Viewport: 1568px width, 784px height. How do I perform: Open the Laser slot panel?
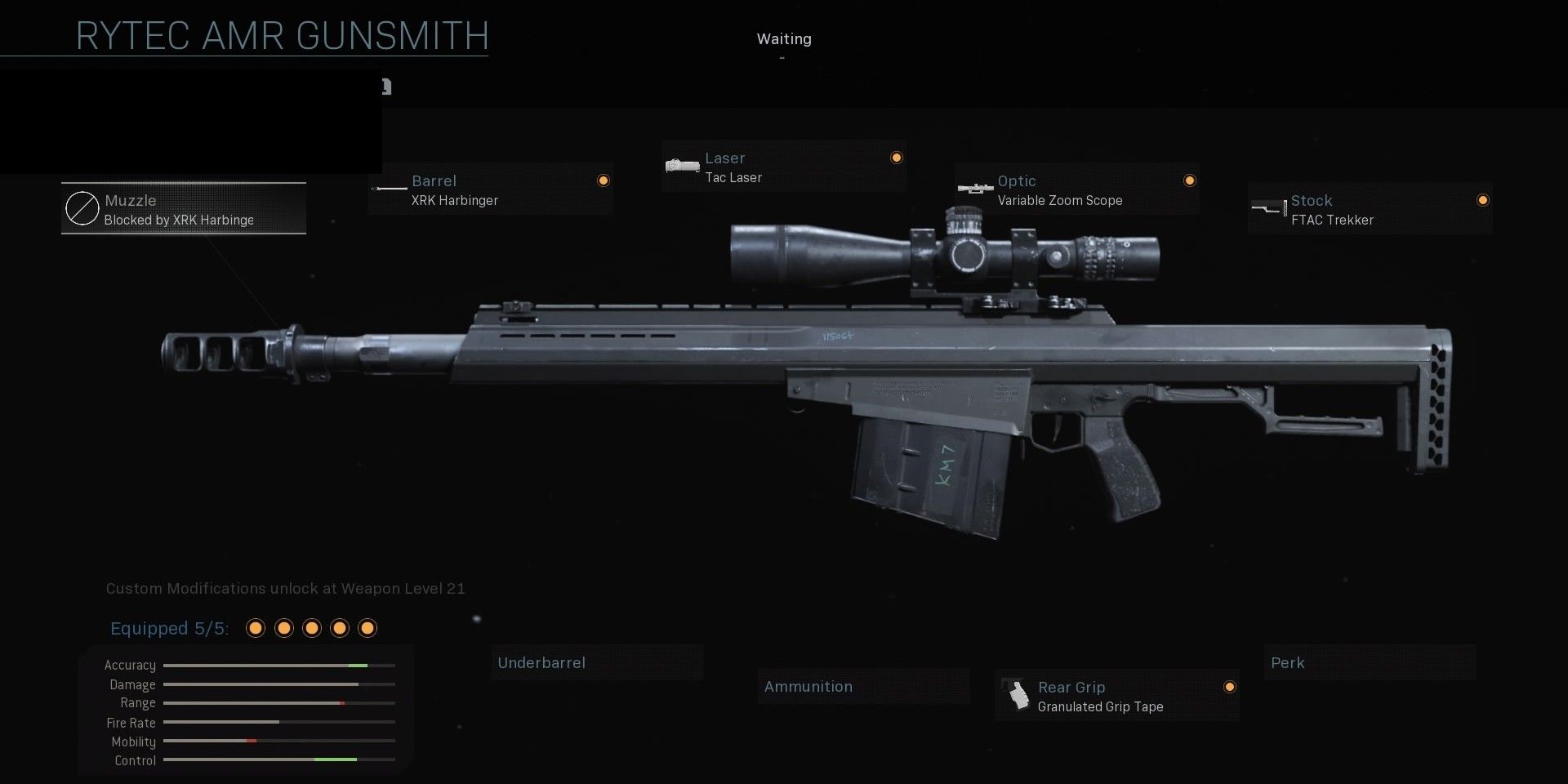pyautogui.click(x=783, y=165)
